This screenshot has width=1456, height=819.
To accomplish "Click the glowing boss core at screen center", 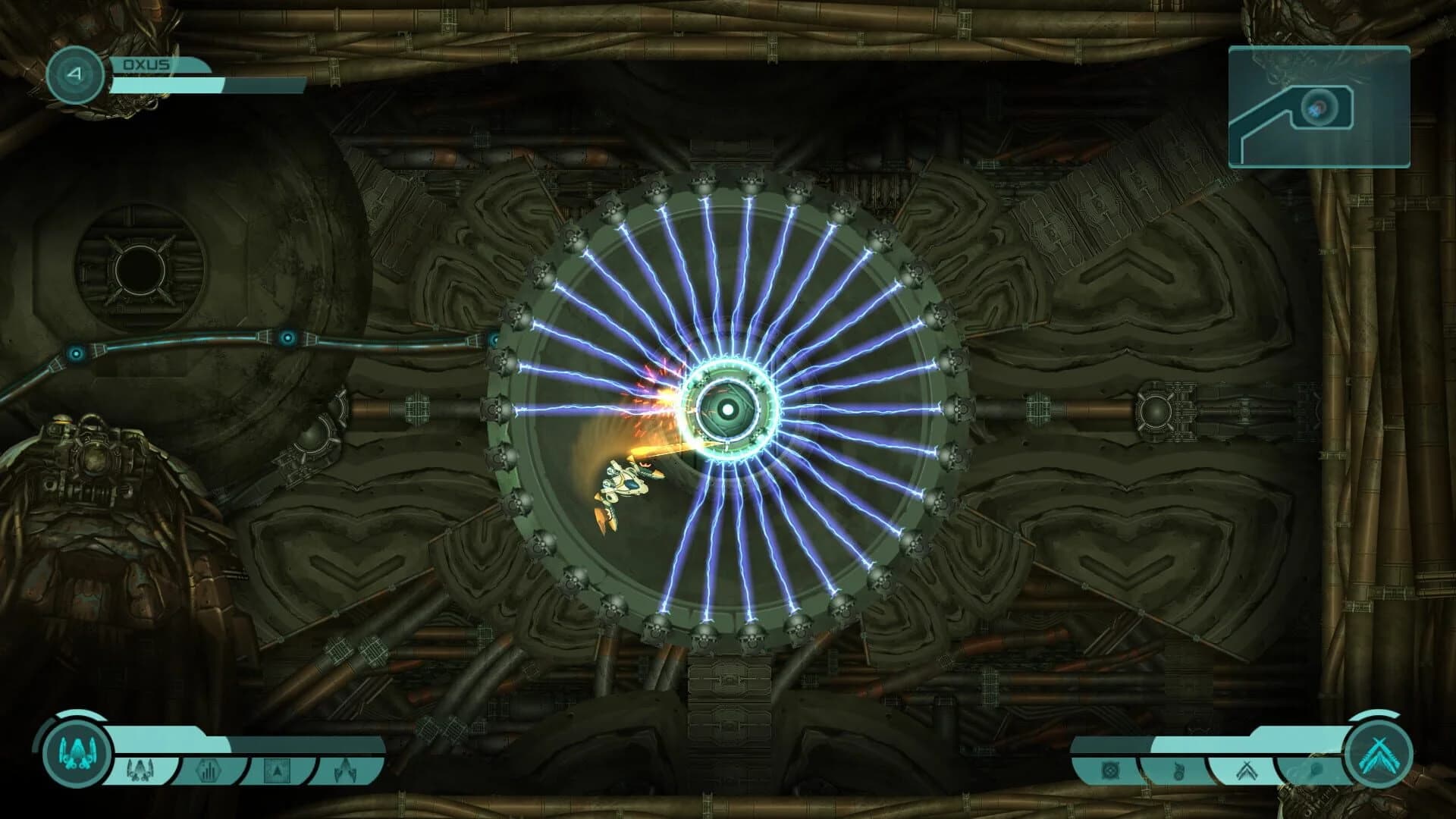I will (x=729, y=410).
